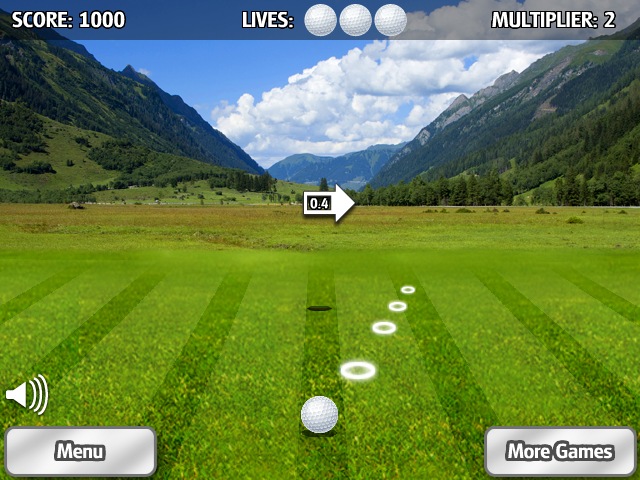
Task: Click the More Games button
Action: pyautogui.click(x=560, y=451)
